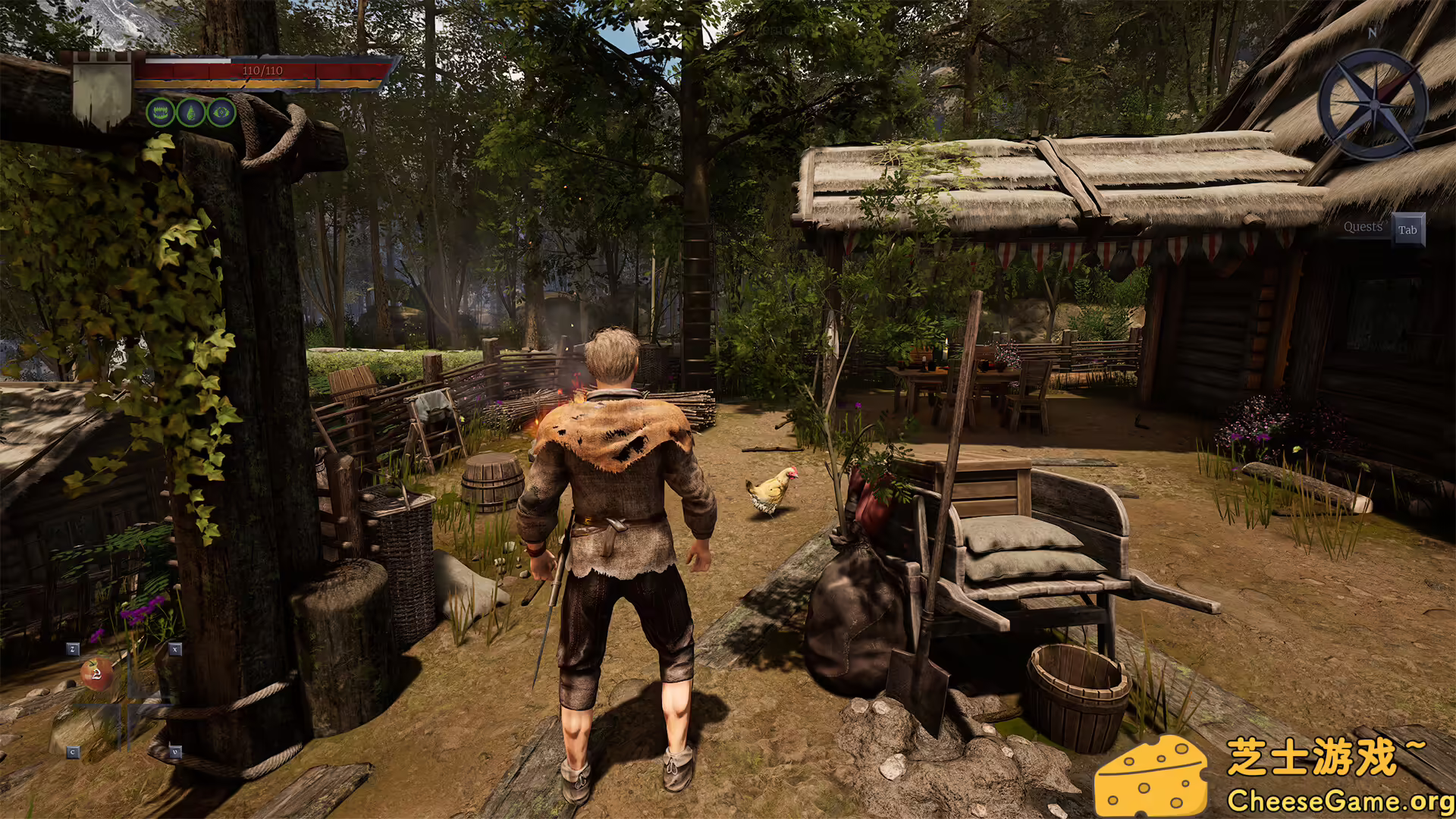The width and height of the screenshot is (1456, 819).
Task: Click the grey shield banner emblem
Action: point(102,93)
